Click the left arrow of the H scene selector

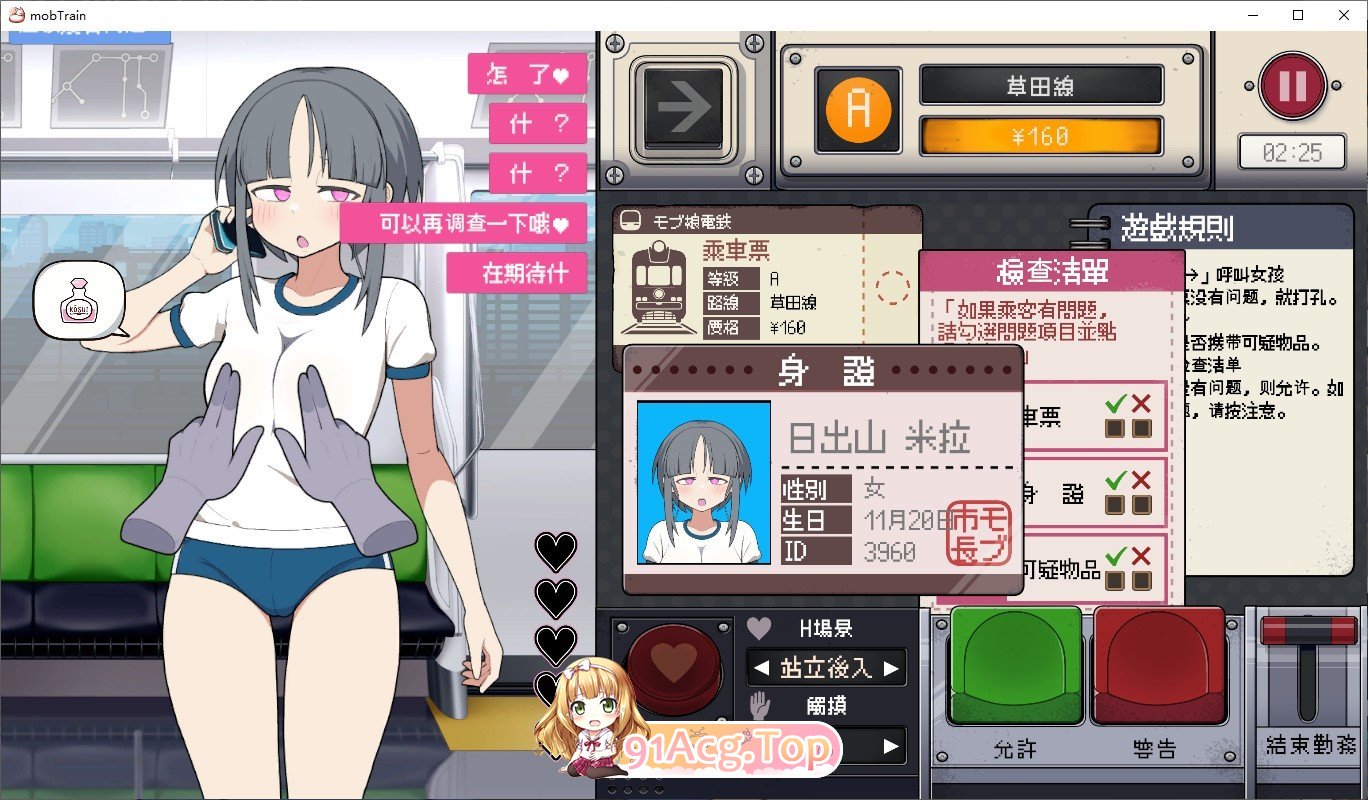coord(761,668)
